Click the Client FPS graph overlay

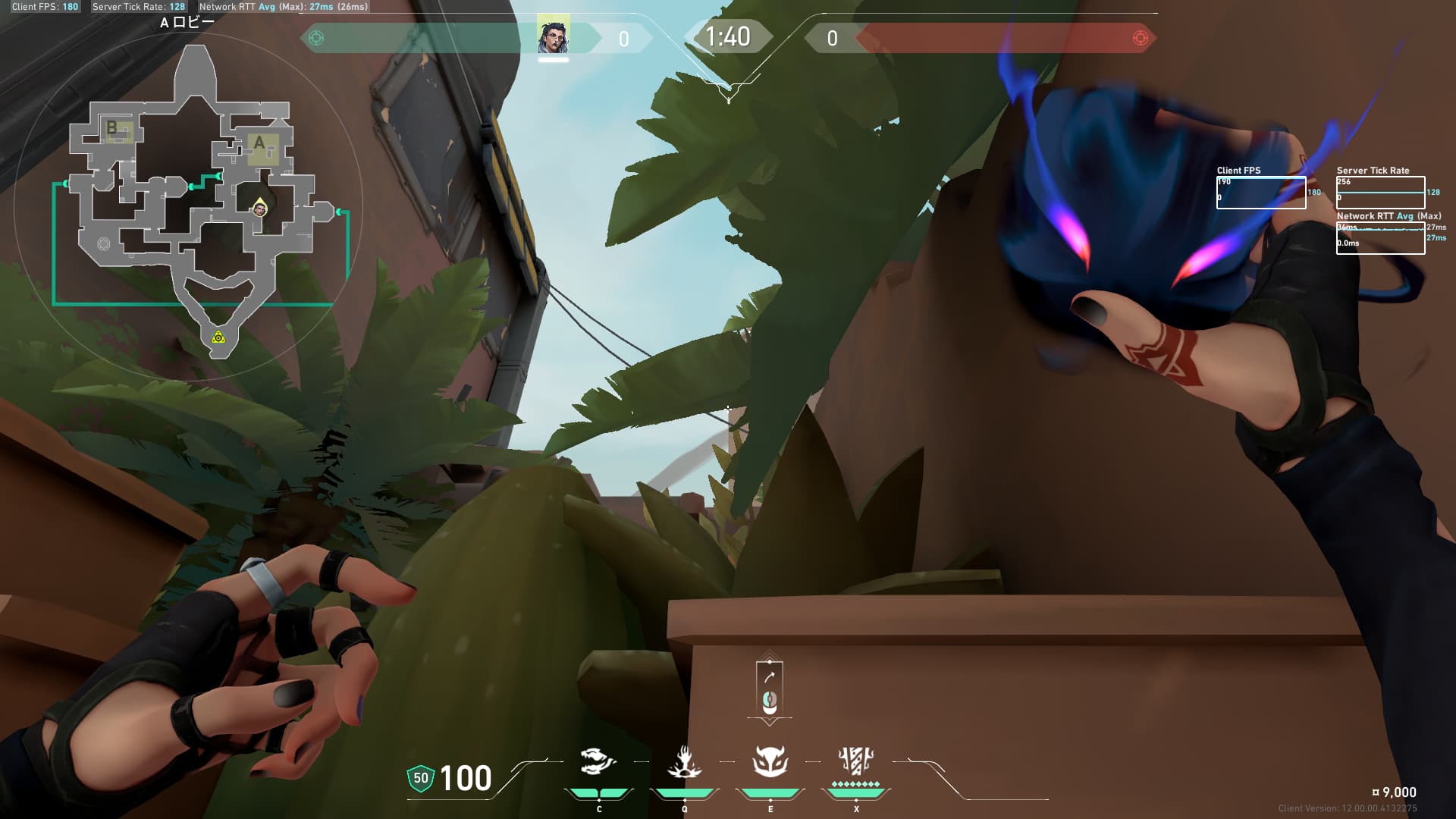pos(1261,193)
